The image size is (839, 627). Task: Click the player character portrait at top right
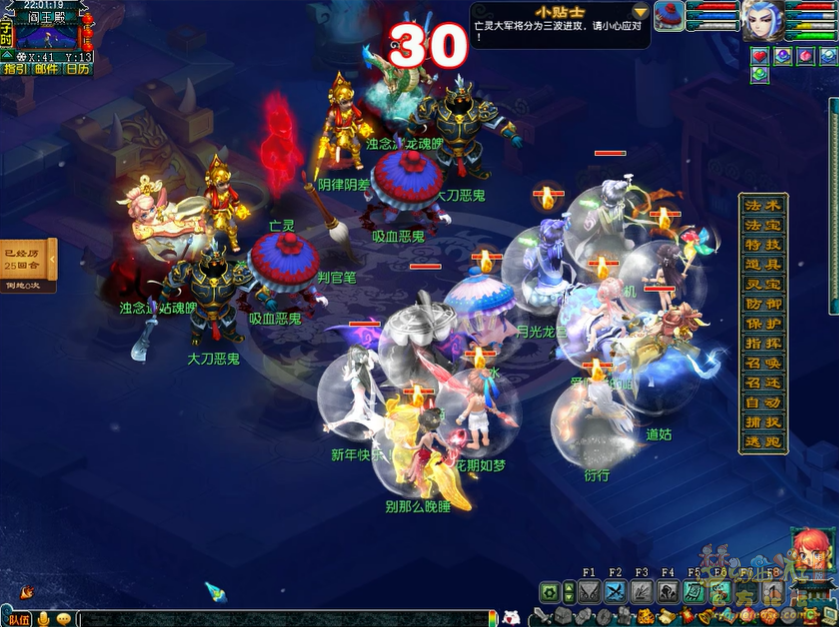pyautogui.click(x=762, y=20)
